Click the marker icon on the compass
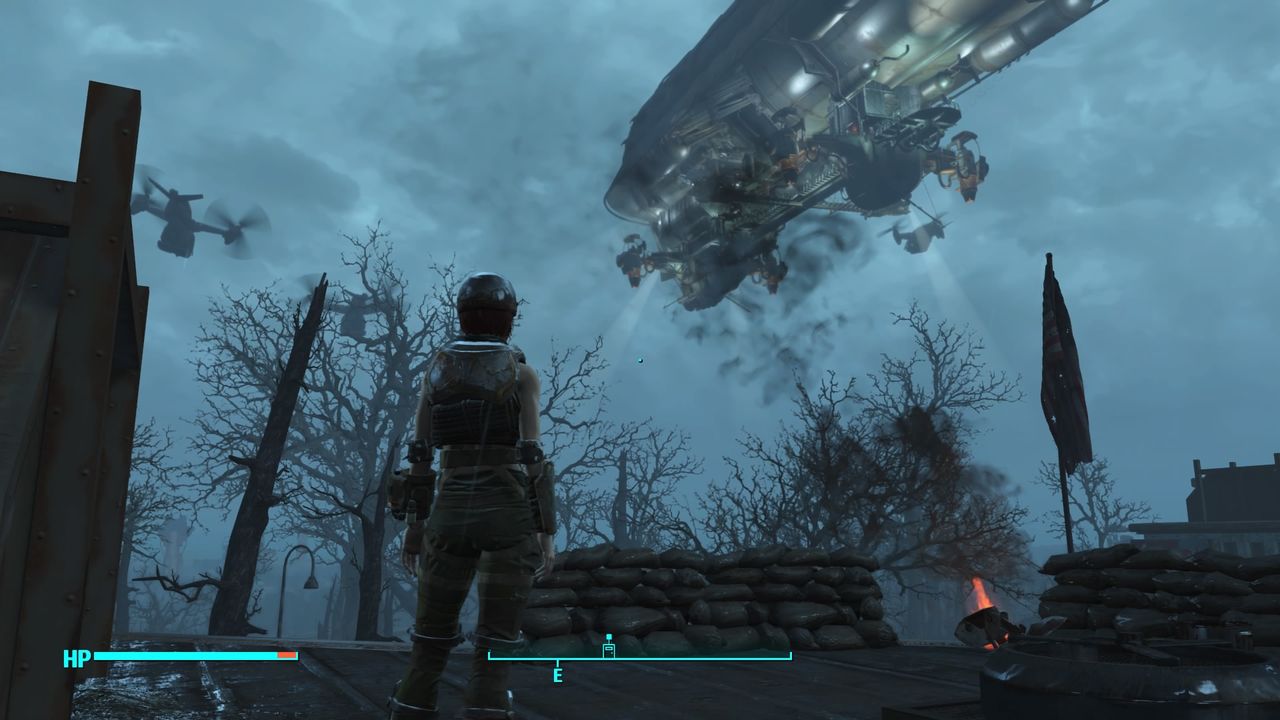Viewport: 1280px width, 720px height. pos(609,647)
